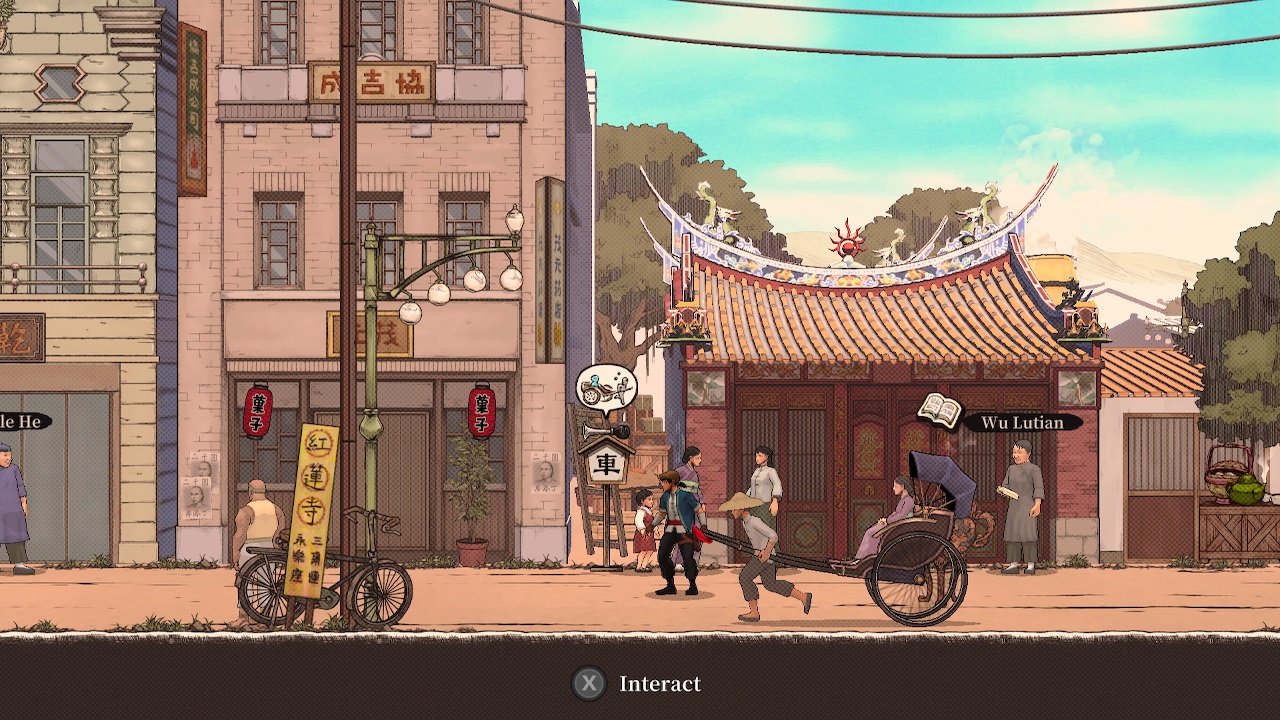Click the rickshaw speech bubble above the sign
This screenshot has width=1280, height=720.
tap(605, 388)
